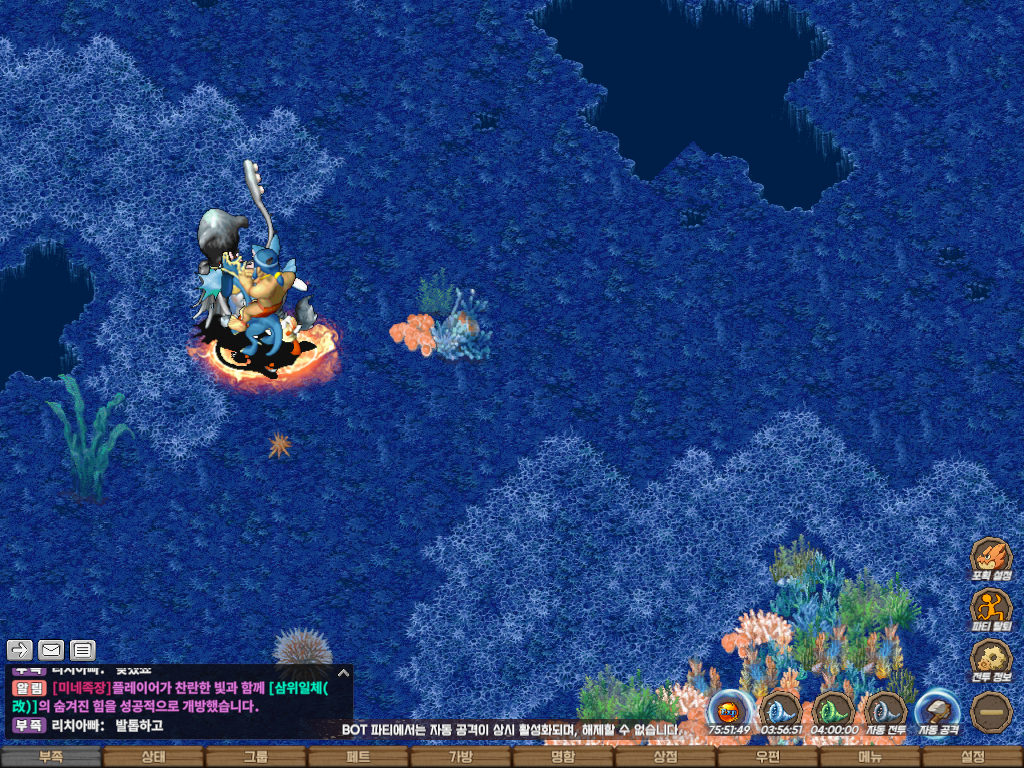Open the 우편 (mail) menu
The height and width of the screenshot is (768, 1024).
click(x=768, y=757)
